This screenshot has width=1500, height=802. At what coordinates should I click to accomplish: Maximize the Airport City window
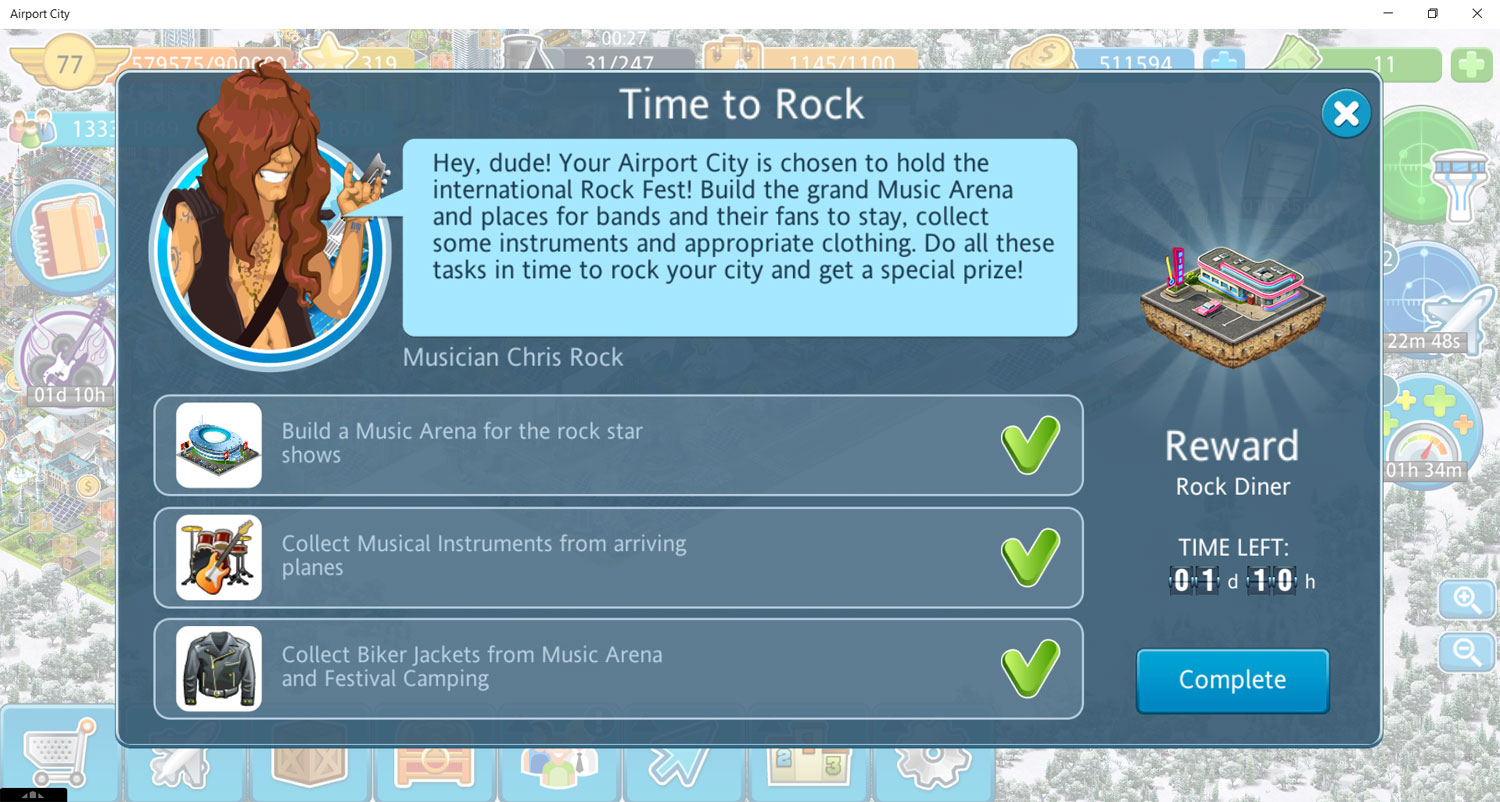(x=1432, y=14)
